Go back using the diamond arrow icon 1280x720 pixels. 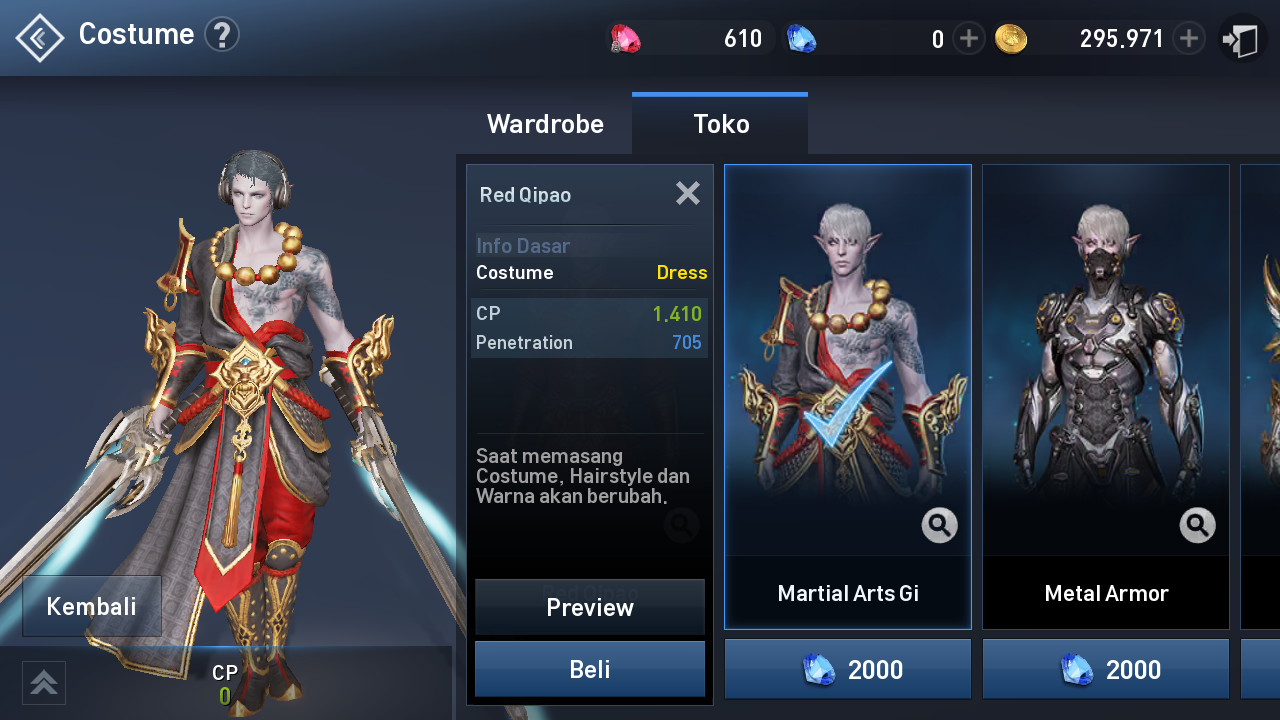click(40, 38)
